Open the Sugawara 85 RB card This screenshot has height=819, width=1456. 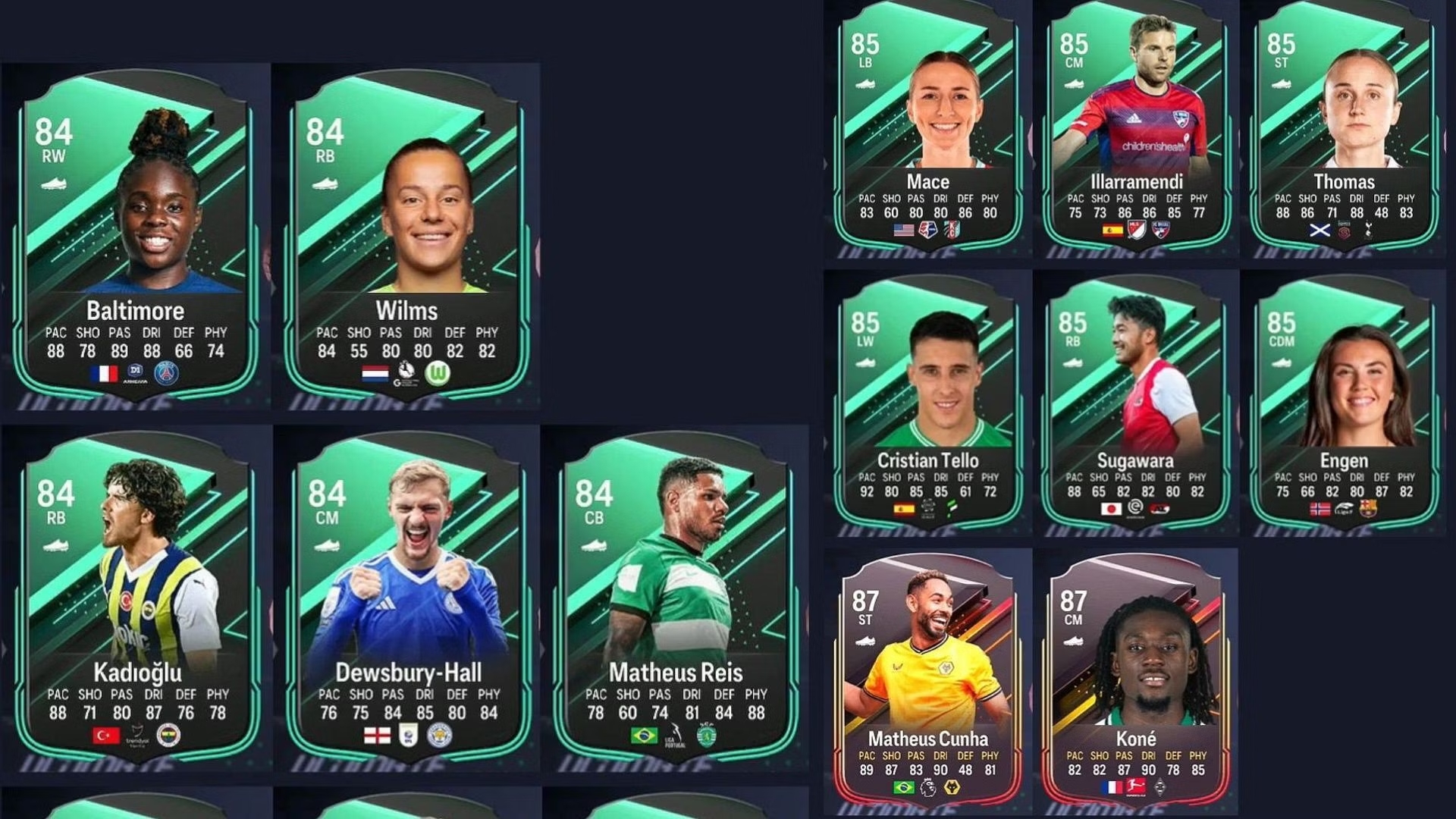(x=1135, y=406)
